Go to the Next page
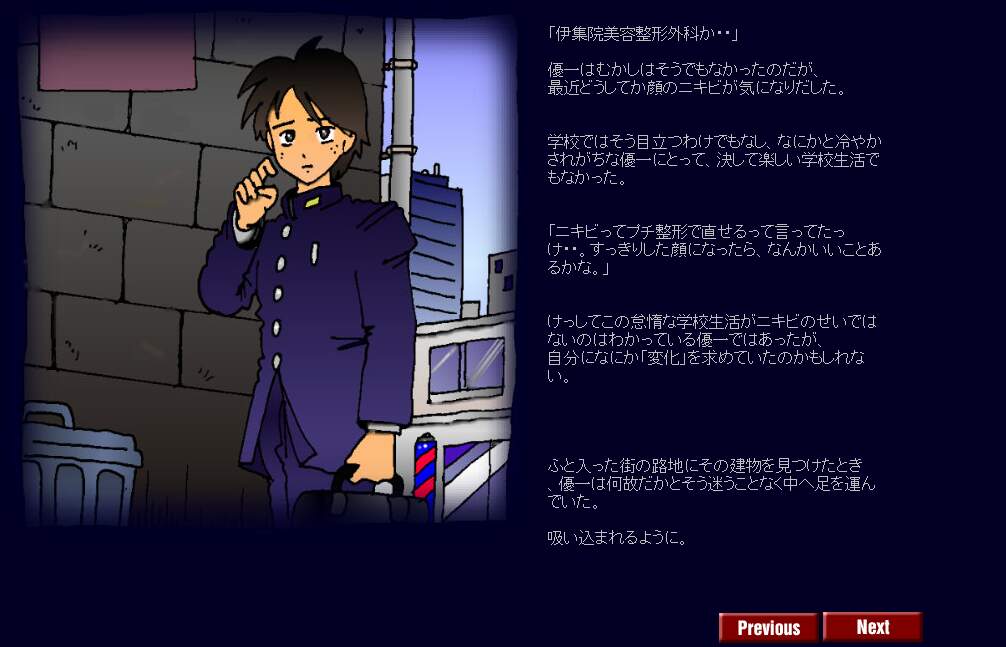This screenshot has height=647, width=1006. (872, 627)
